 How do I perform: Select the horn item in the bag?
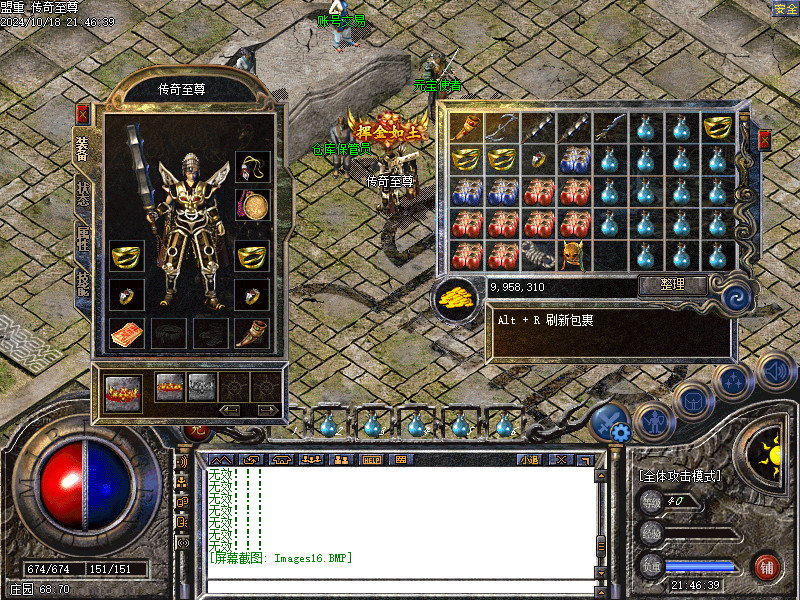463,127
